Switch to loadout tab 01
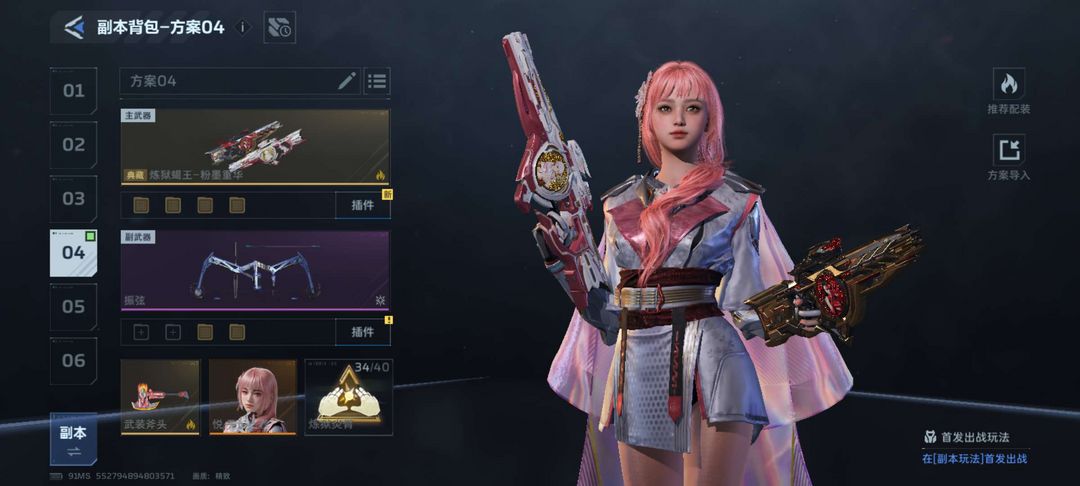Image resolution: width=1080 pixels, height=486 pixels. [x=74, y=91]
